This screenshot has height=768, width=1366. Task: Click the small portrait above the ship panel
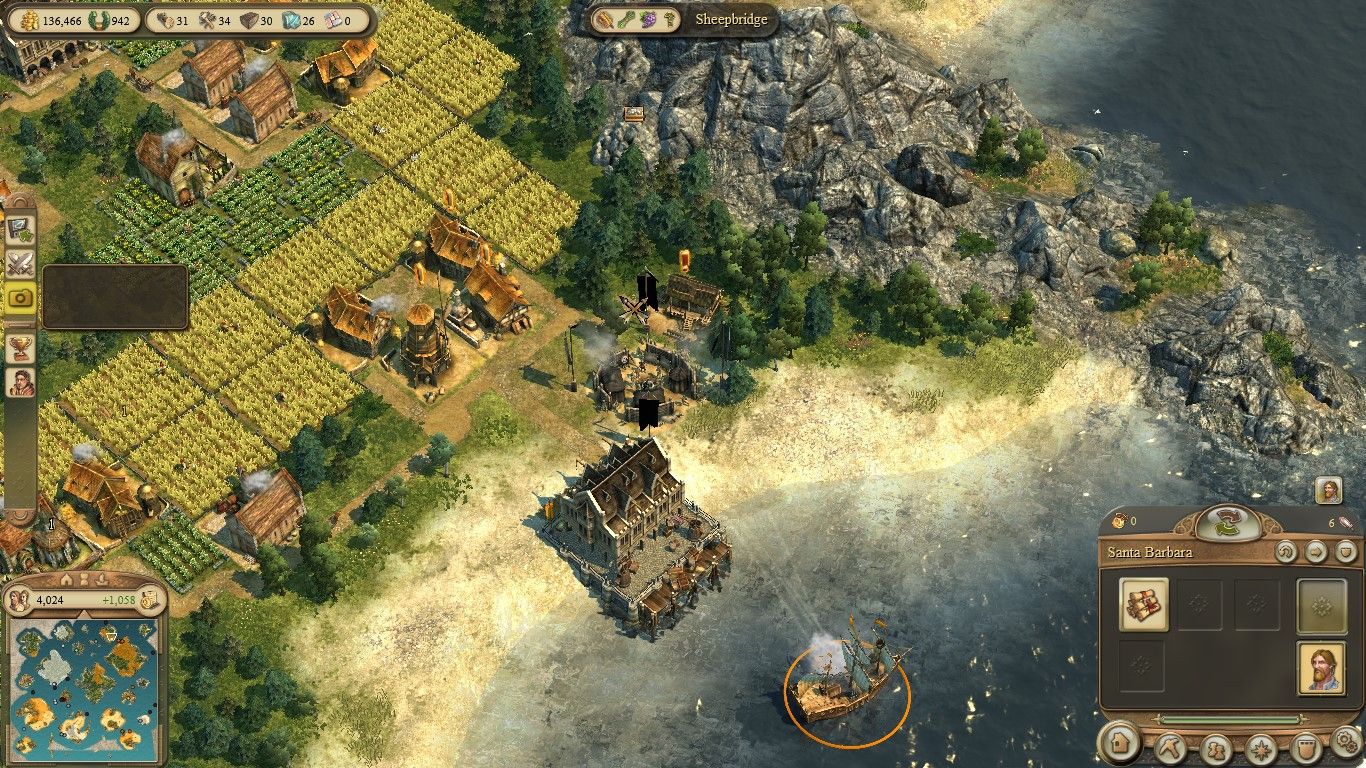pos(1328,491)
